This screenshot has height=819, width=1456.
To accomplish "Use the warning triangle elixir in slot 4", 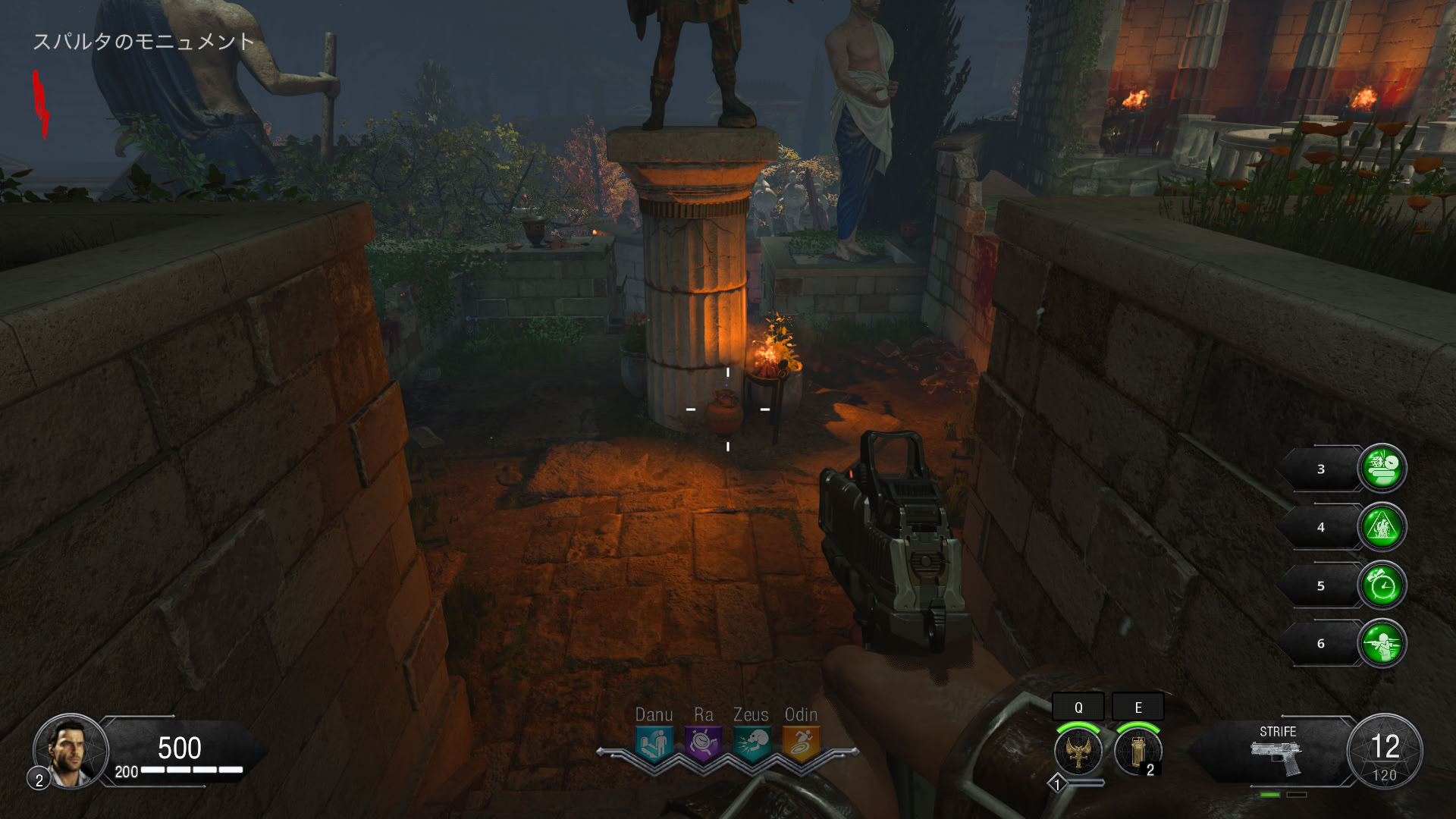I will click(1382, 527).
